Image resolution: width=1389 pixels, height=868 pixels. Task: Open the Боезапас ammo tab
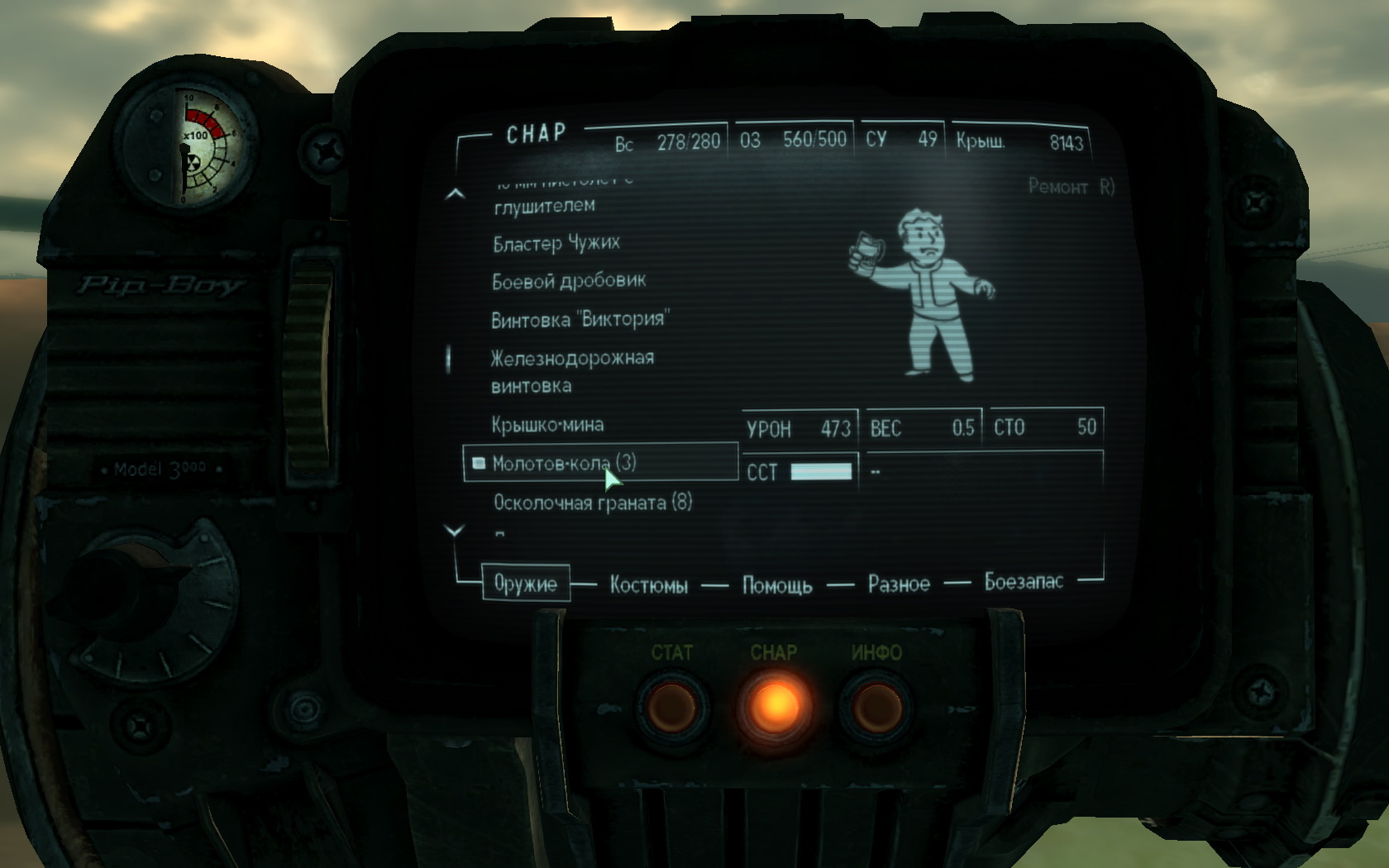click(x=1024, y=582)
